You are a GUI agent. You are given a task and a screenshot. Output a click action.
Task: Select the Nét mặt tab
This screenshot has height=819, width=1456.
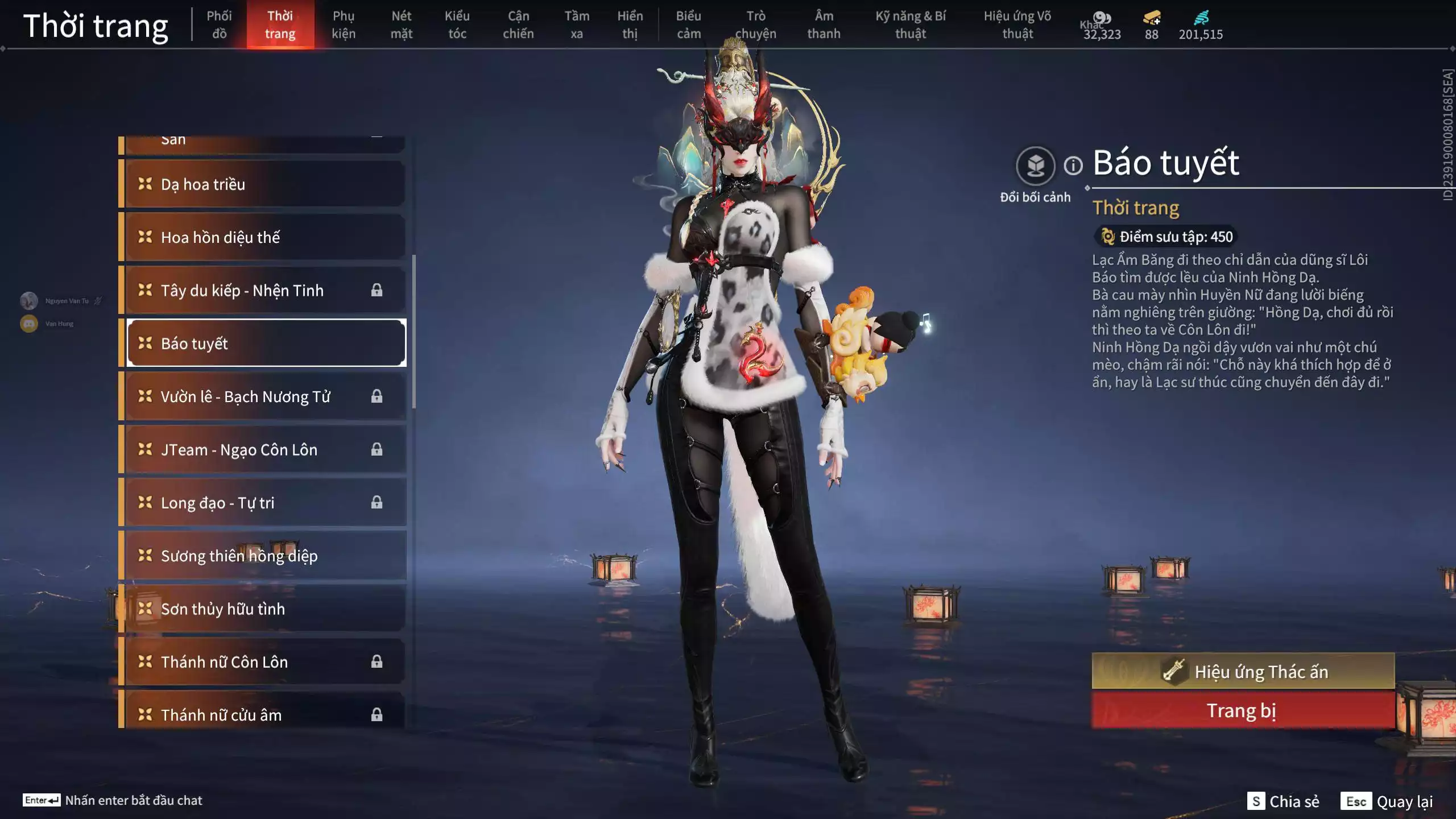coord(401,24)
